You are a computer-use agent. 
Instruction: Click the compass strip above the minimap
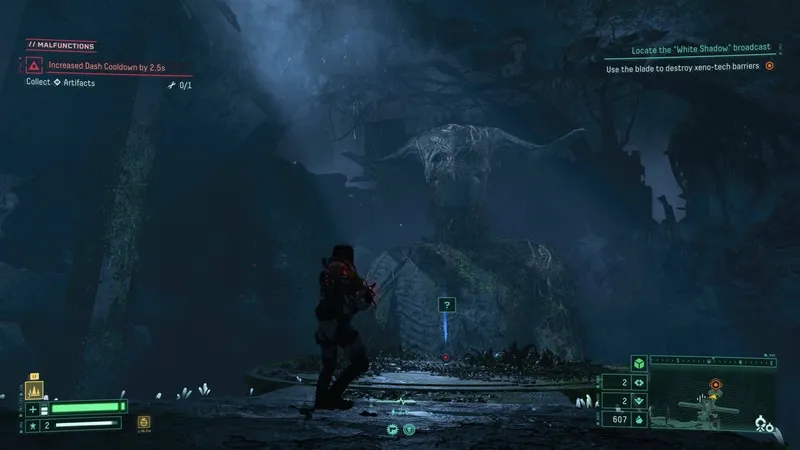point(710,358)
